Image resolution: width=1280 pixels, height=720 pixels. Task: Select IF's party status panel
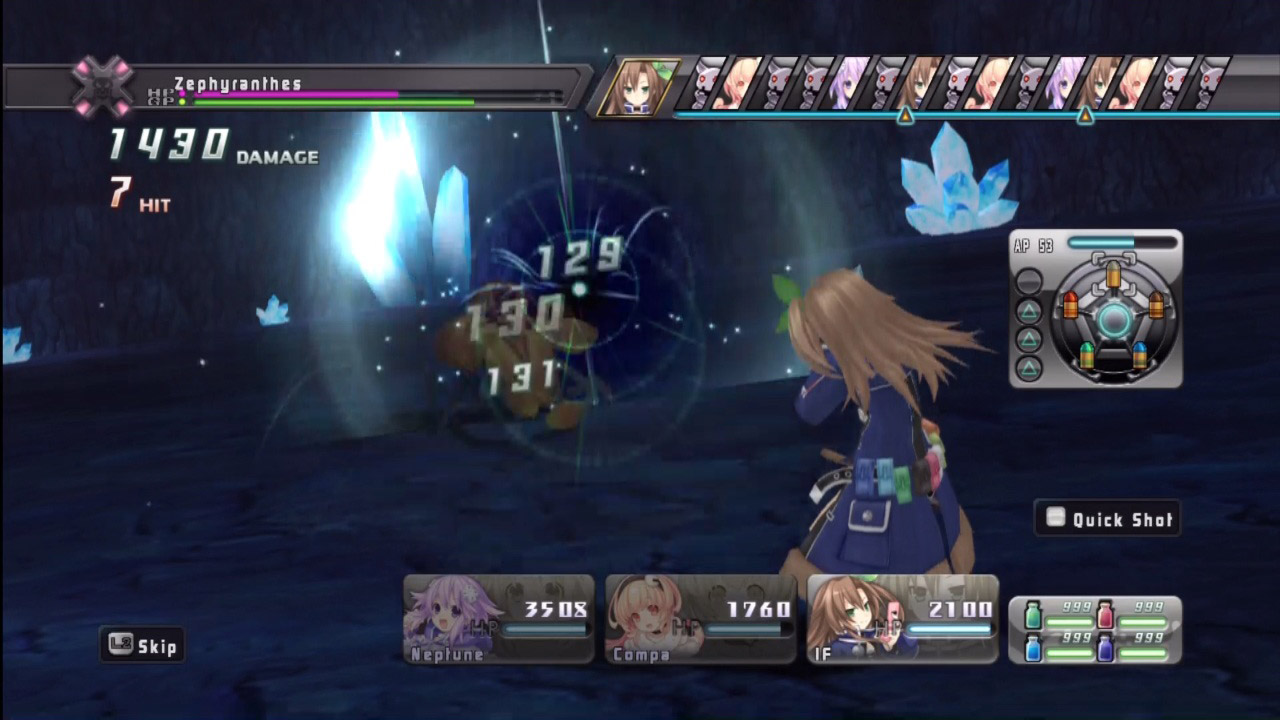coord(902,619)
